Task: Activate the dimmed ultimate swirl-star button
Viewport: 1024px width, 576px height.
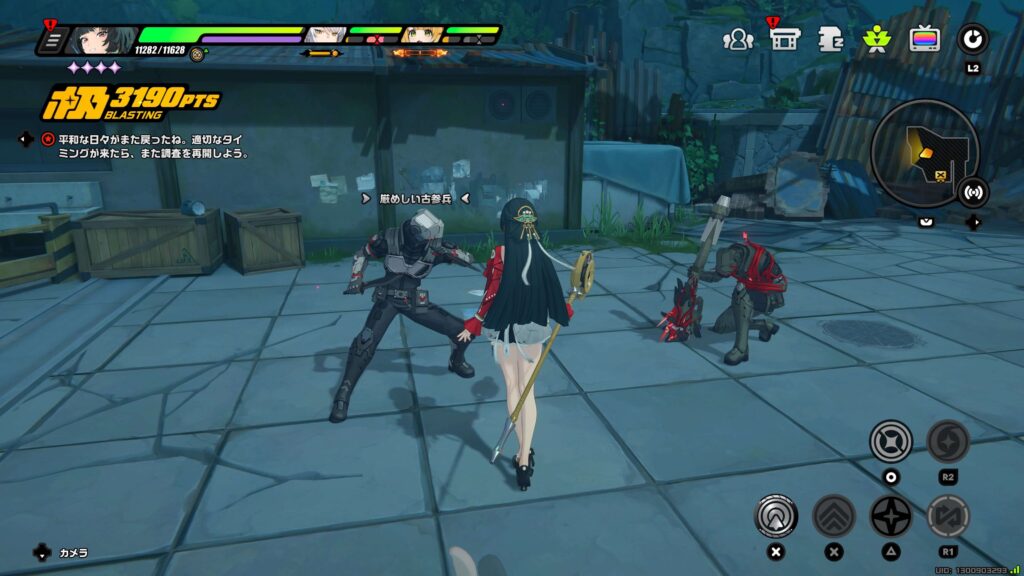Action: click(x=947, y=441)
